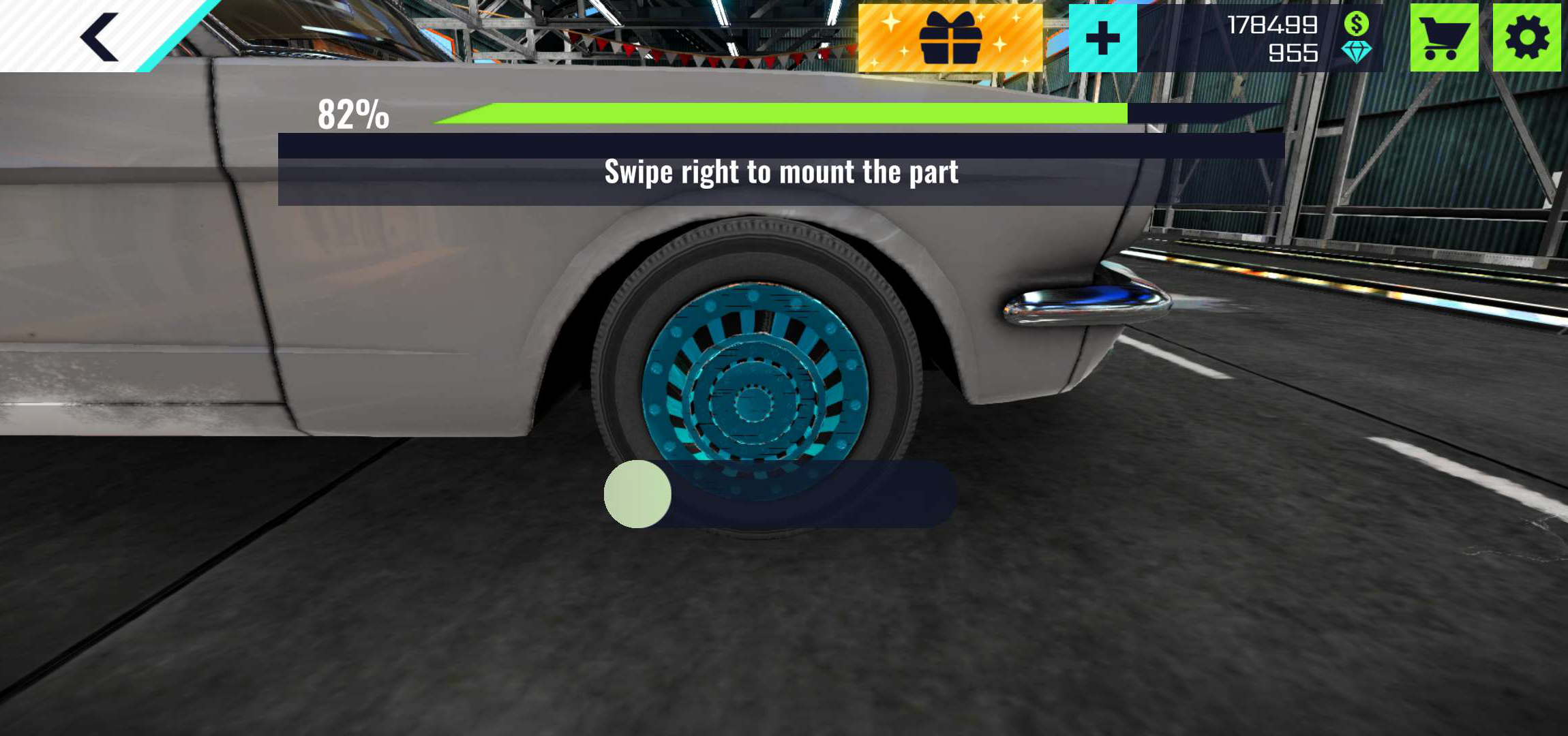Screen dimensions: 1568x736
Task: Add currency with the plus button
Action: tap(1102, 38)
